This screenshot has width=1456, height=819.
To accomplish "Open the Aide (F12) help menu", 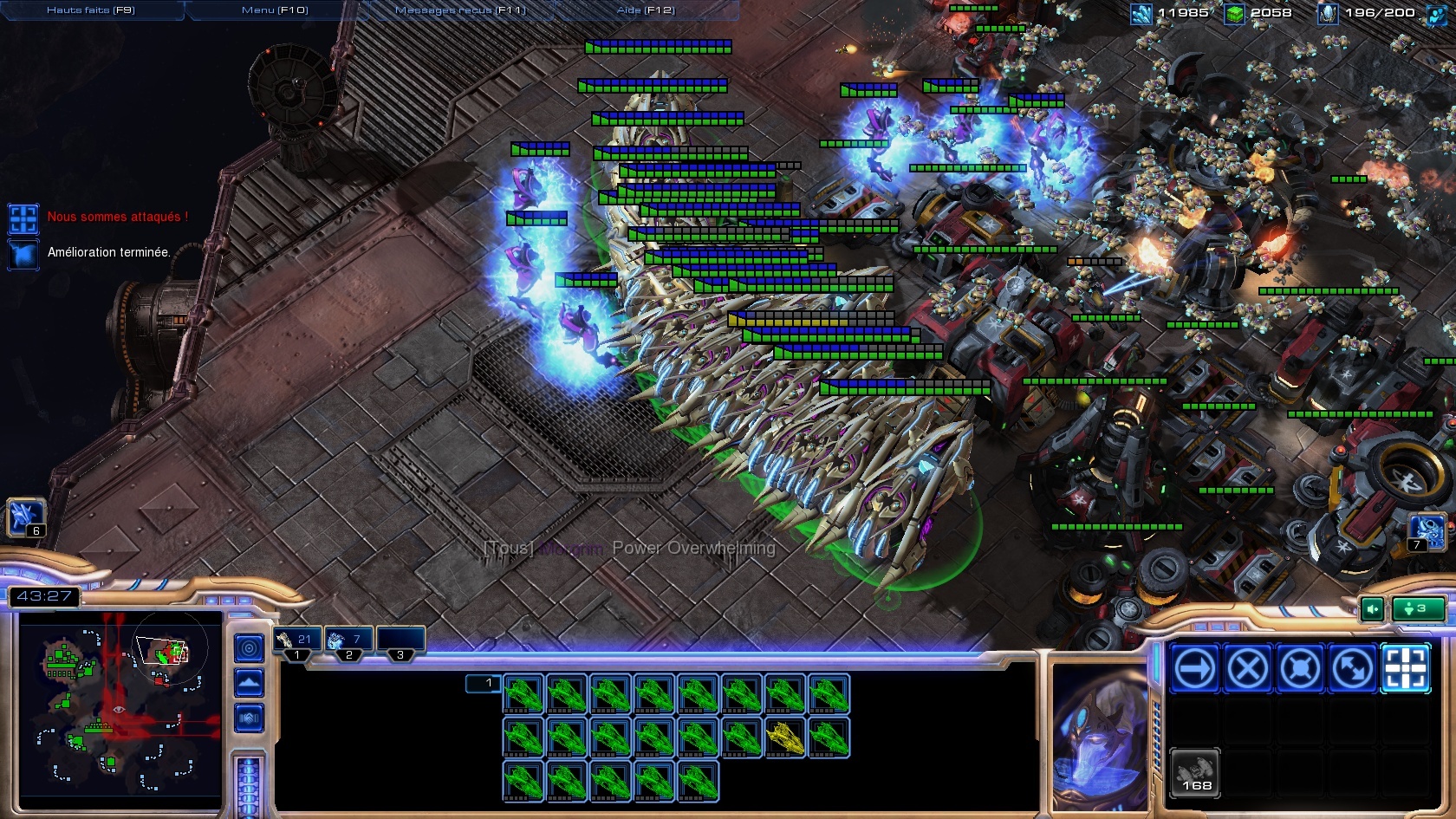I will (645, 10).
